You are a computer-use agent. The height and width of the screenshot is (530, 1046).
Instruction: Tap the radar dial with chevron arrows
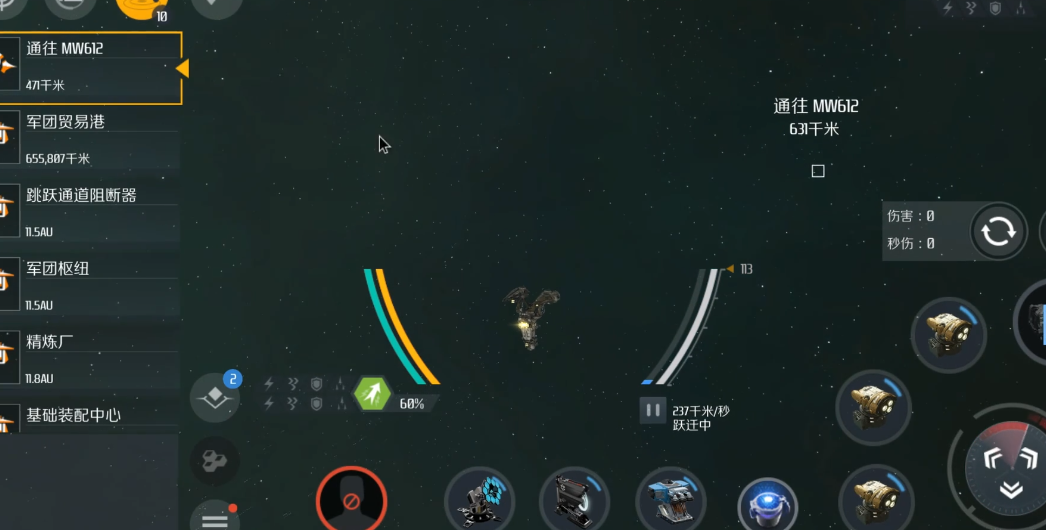point(1010,469)
